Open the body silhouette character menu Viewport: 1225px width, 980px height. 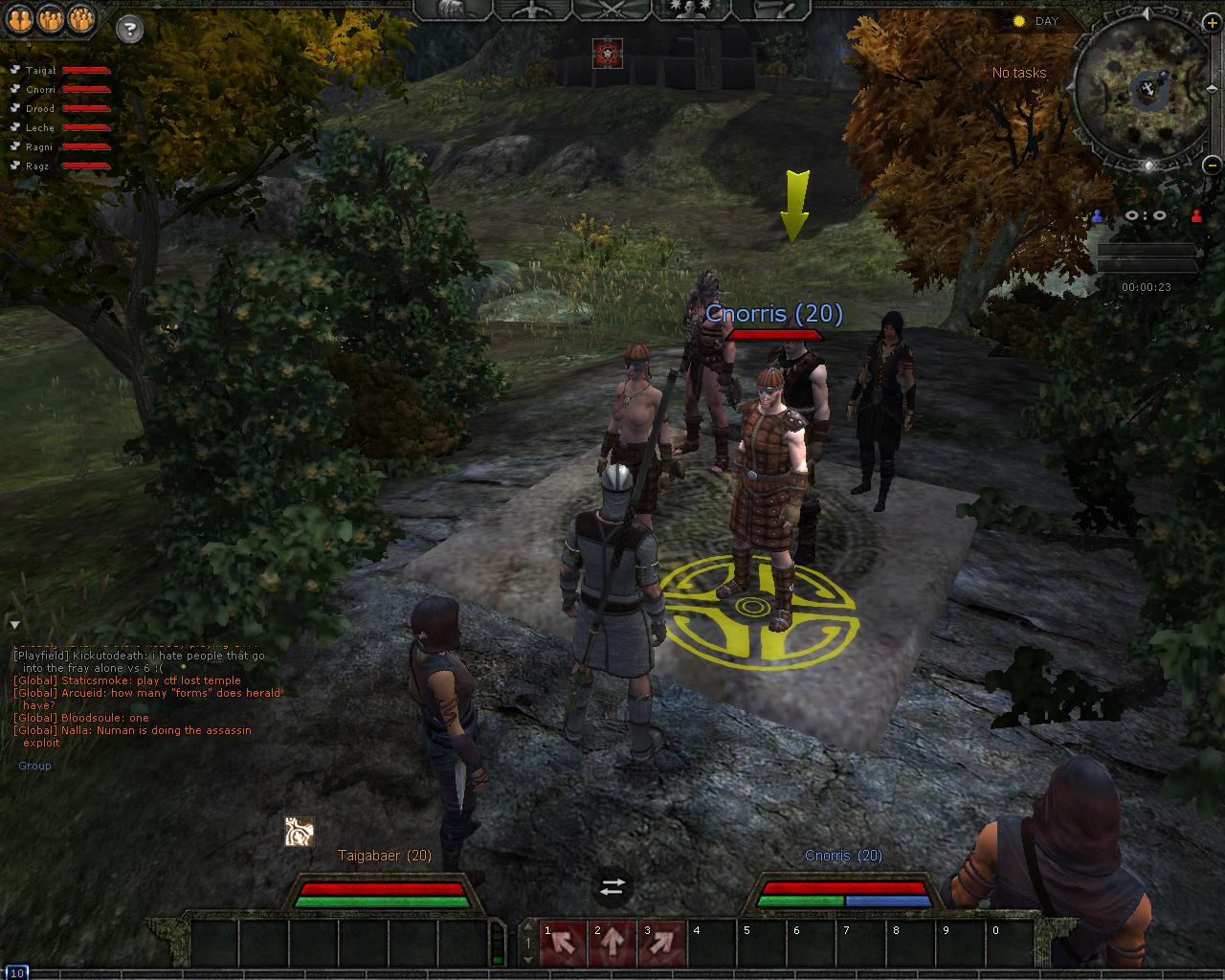[531, 10]
